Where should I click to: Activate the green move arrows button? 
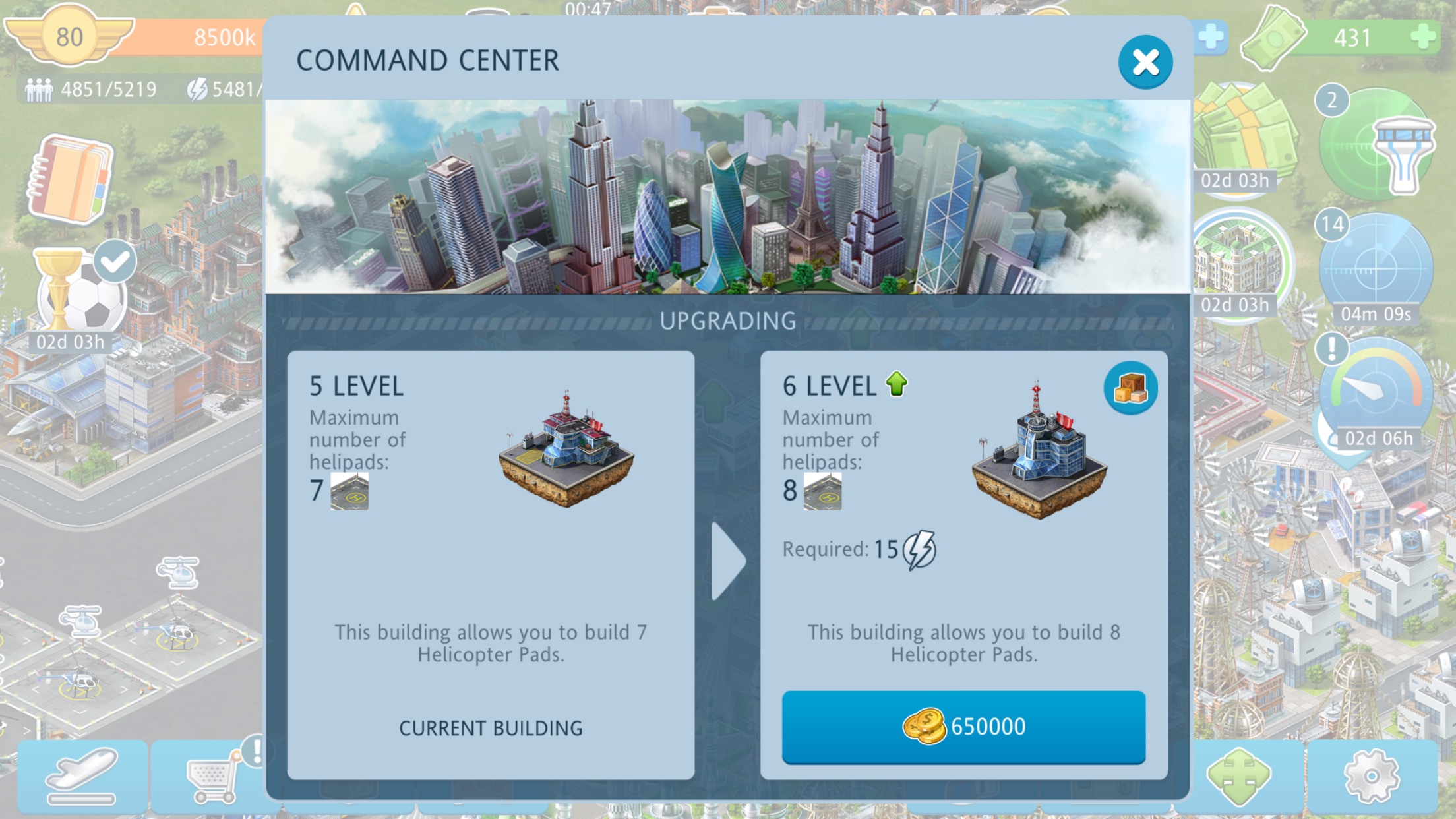(x=1238, y=776)
